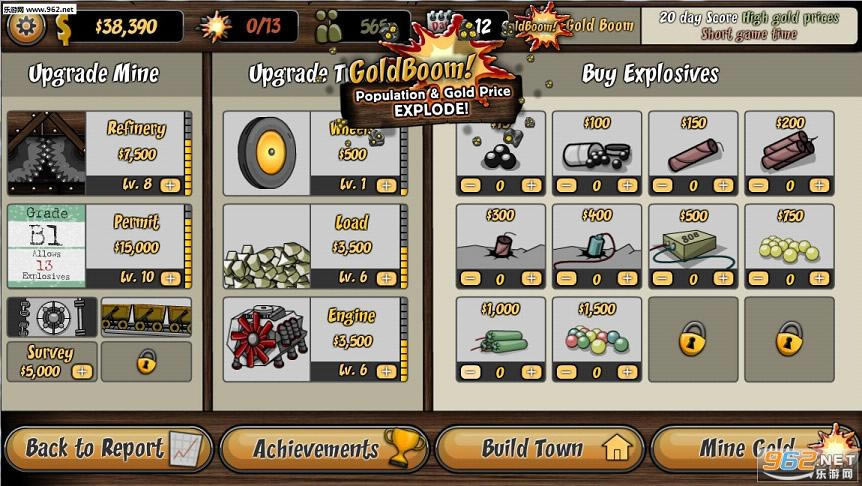Add a $1,000 green dynamite bundle
Screen dimensions: 862x486
(532, 372)
